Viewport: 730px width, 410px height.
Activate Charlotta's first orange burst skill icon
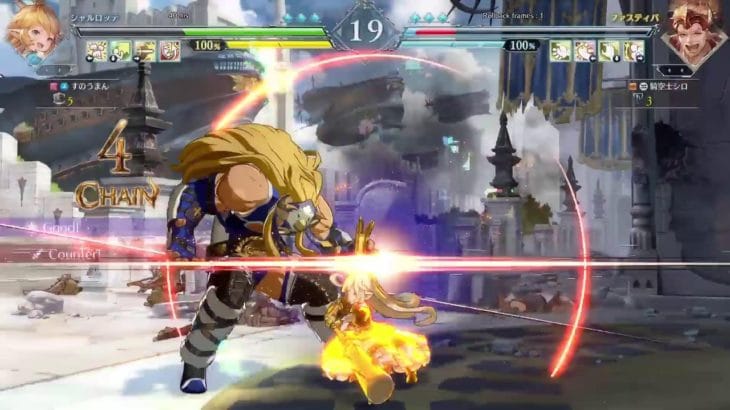[97, 51]
